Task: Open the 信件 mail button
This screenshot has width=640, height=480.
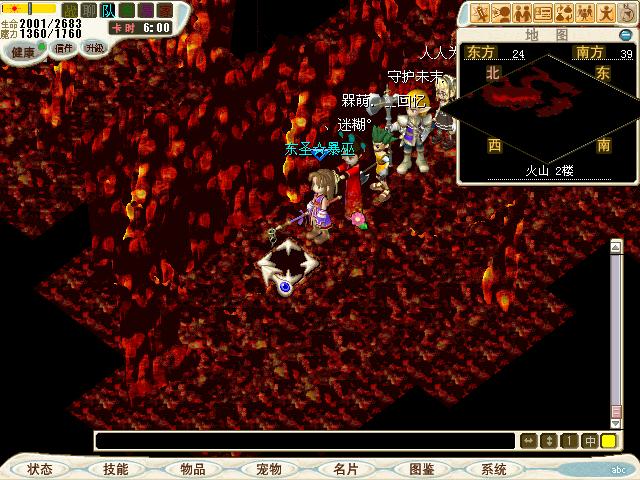Action: click(x=64, y=47)
